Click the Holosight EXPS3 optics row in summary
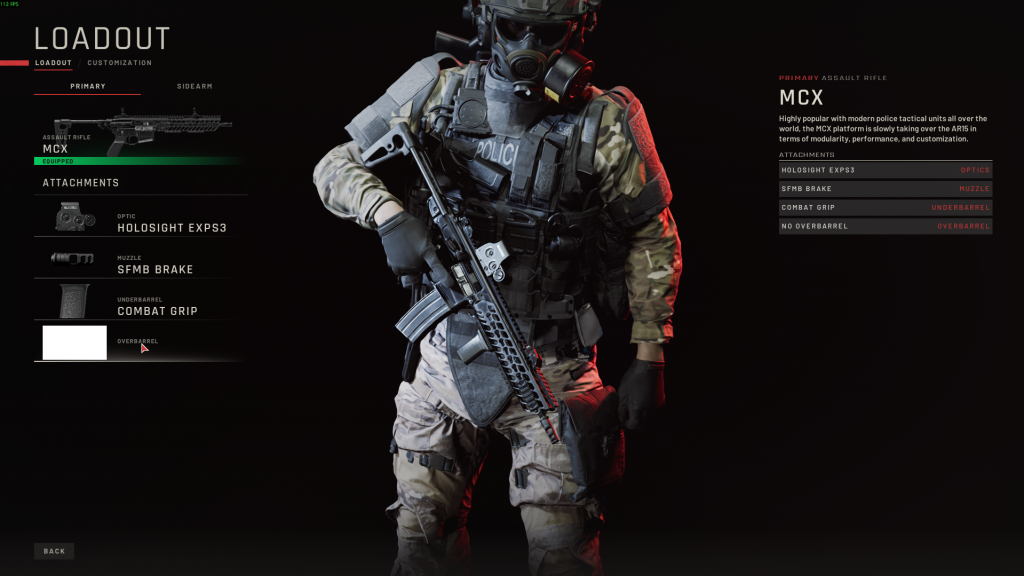This screenshot has width=1024, height=576. pos(885,170)
